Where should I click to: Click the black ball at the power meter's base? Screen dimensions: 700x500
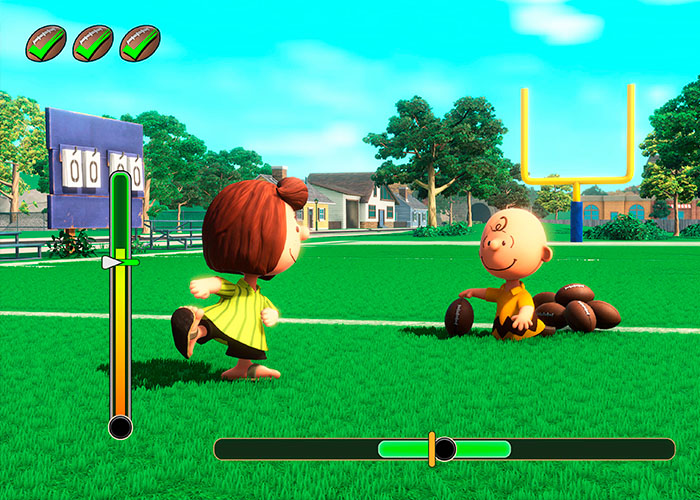(x=120, y=427)
